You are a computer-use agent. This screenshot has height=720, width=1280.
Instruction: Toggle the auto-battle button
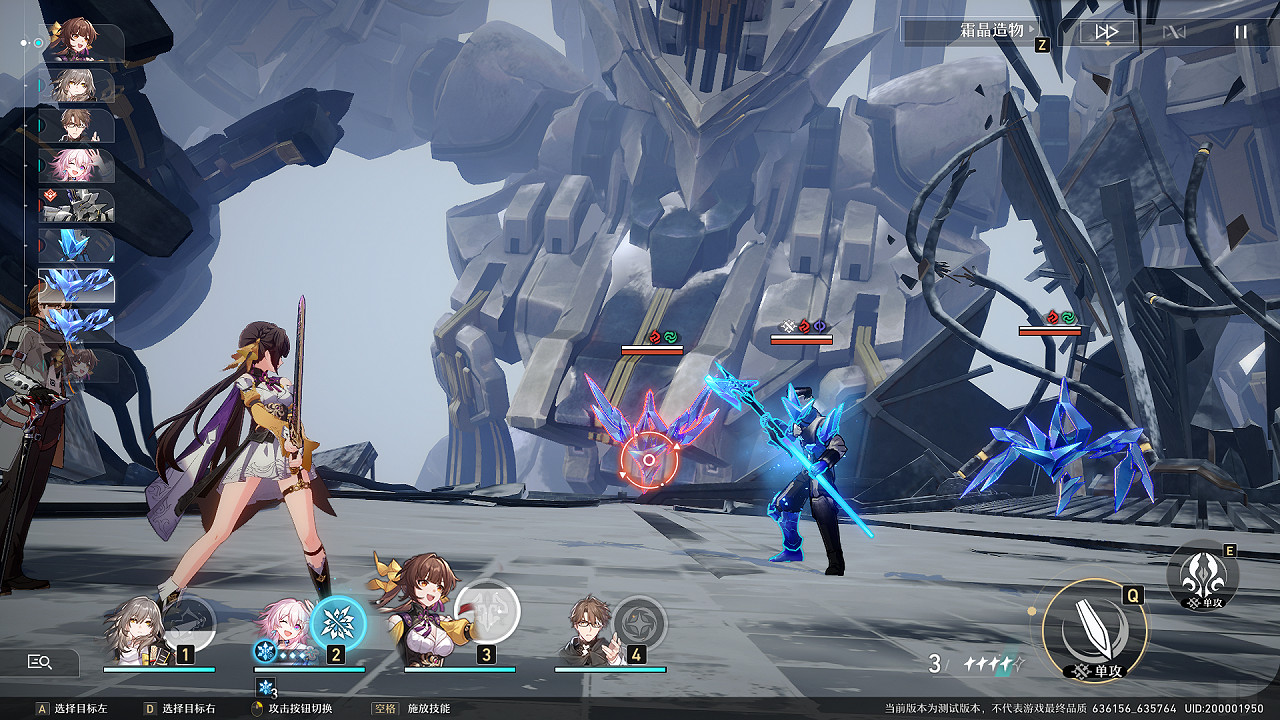1173,32
